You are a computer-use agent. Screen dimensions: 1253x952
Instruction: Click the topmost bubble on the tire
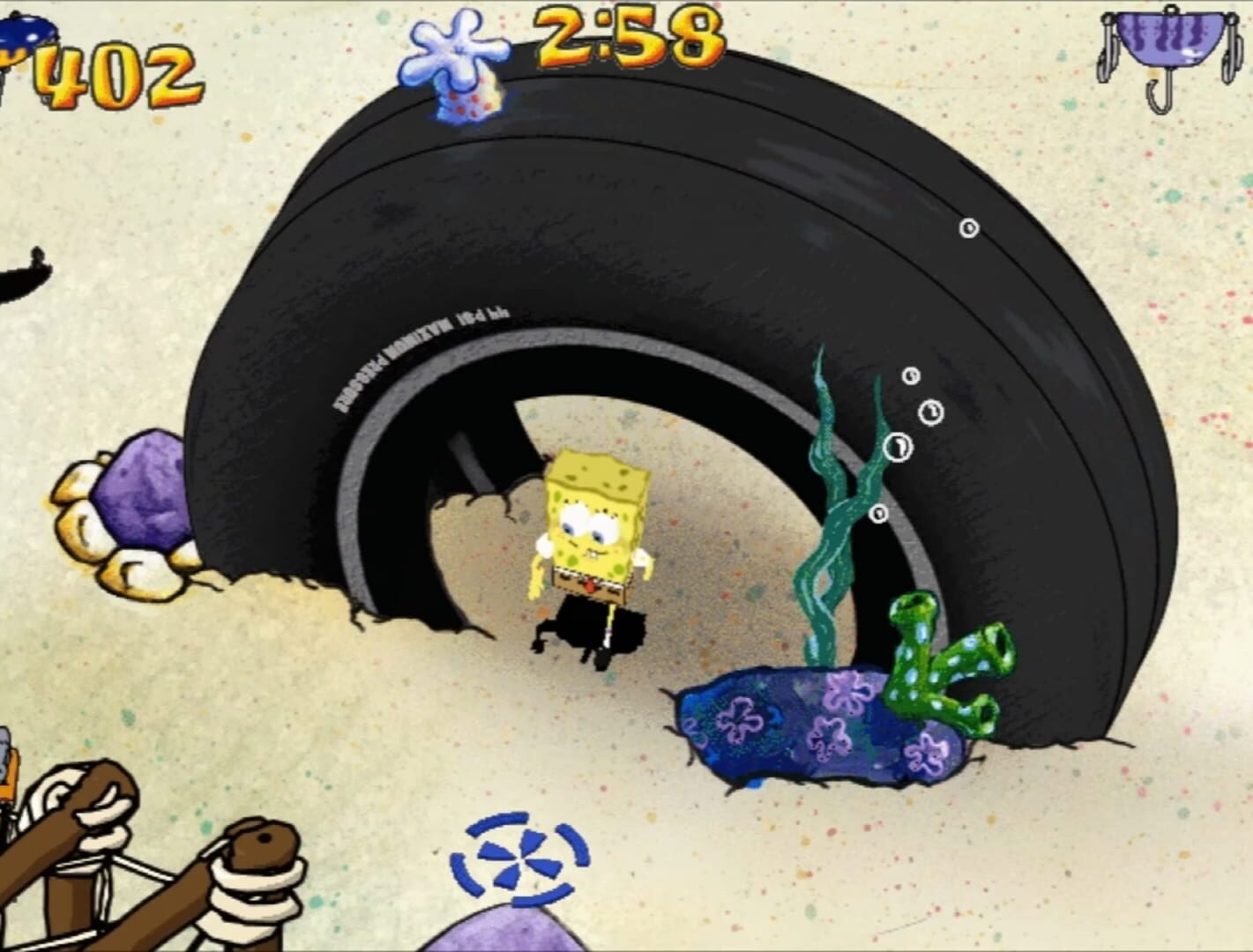tap(967, 227)
